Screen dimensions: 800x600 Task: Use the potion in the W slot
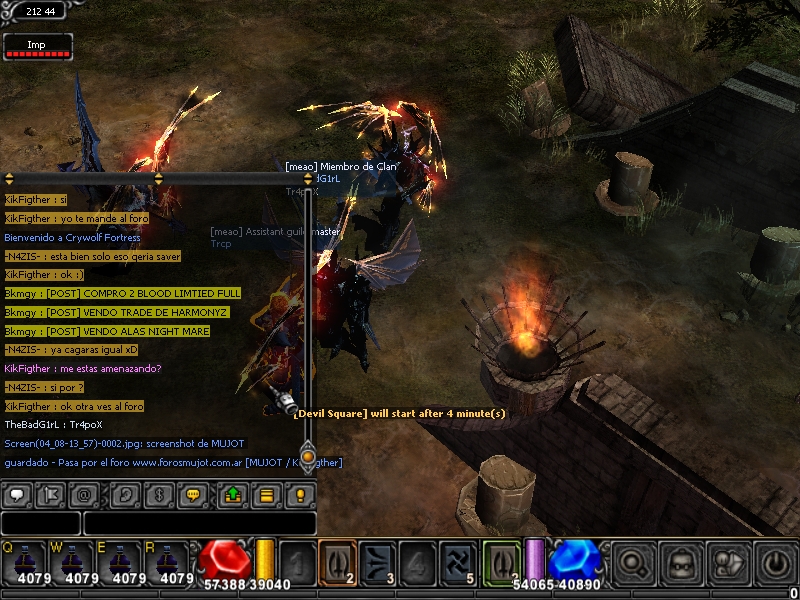tap(75, 562)
